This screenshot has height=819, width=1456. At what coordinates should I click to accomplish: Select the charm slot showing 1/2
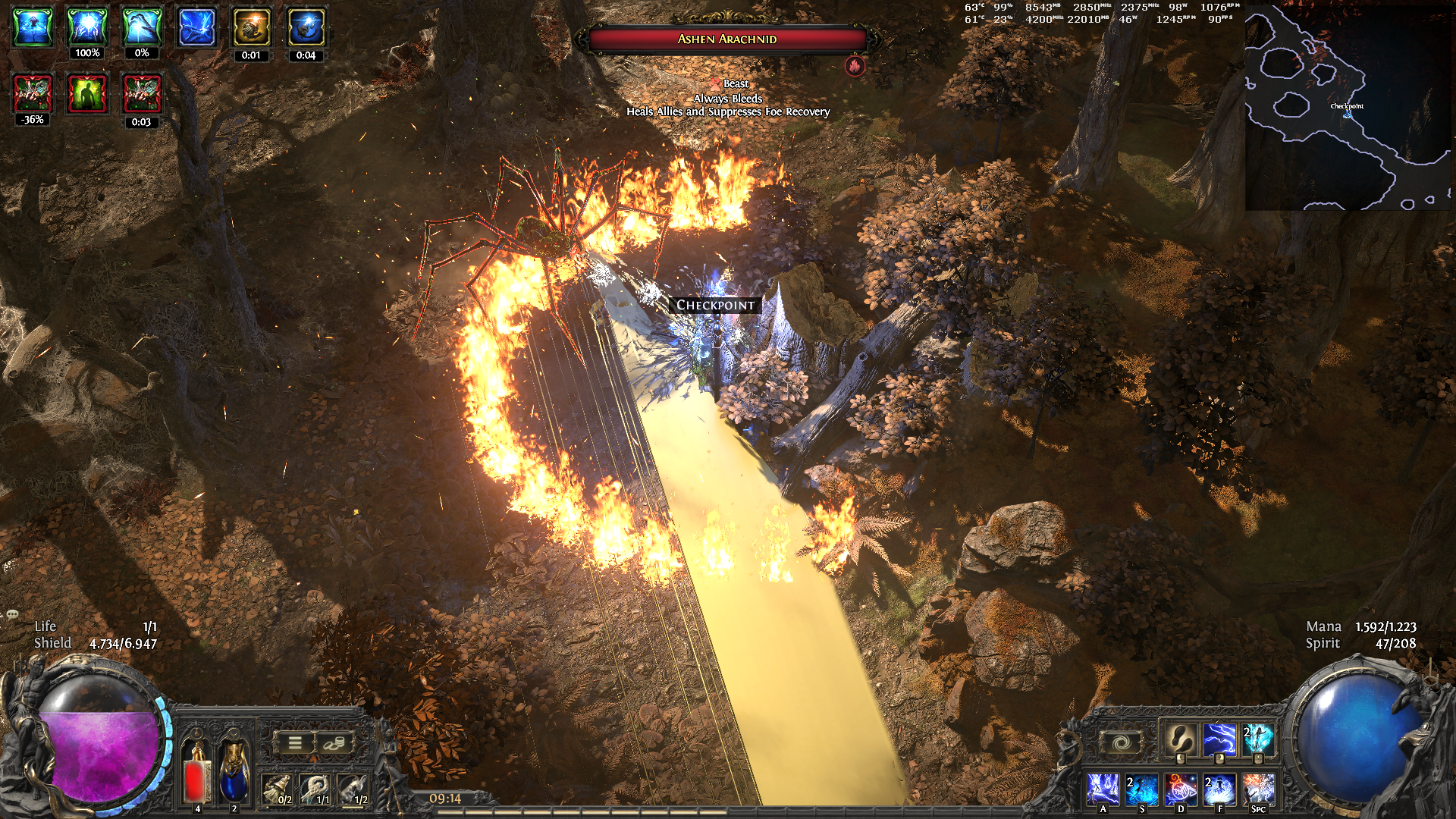(x=353, y=789)
